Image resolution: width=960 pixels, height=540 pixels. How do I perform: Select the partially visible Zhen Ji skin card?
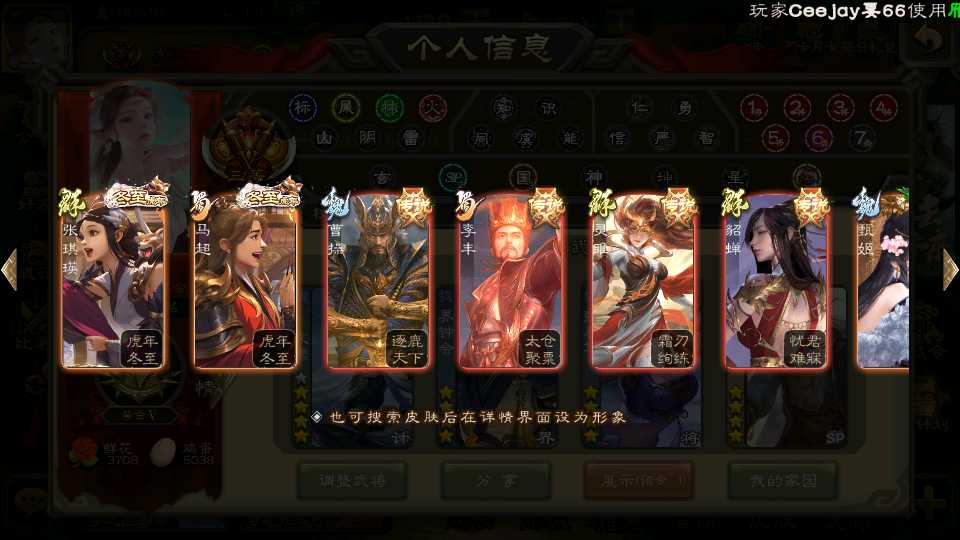[883, 282]
